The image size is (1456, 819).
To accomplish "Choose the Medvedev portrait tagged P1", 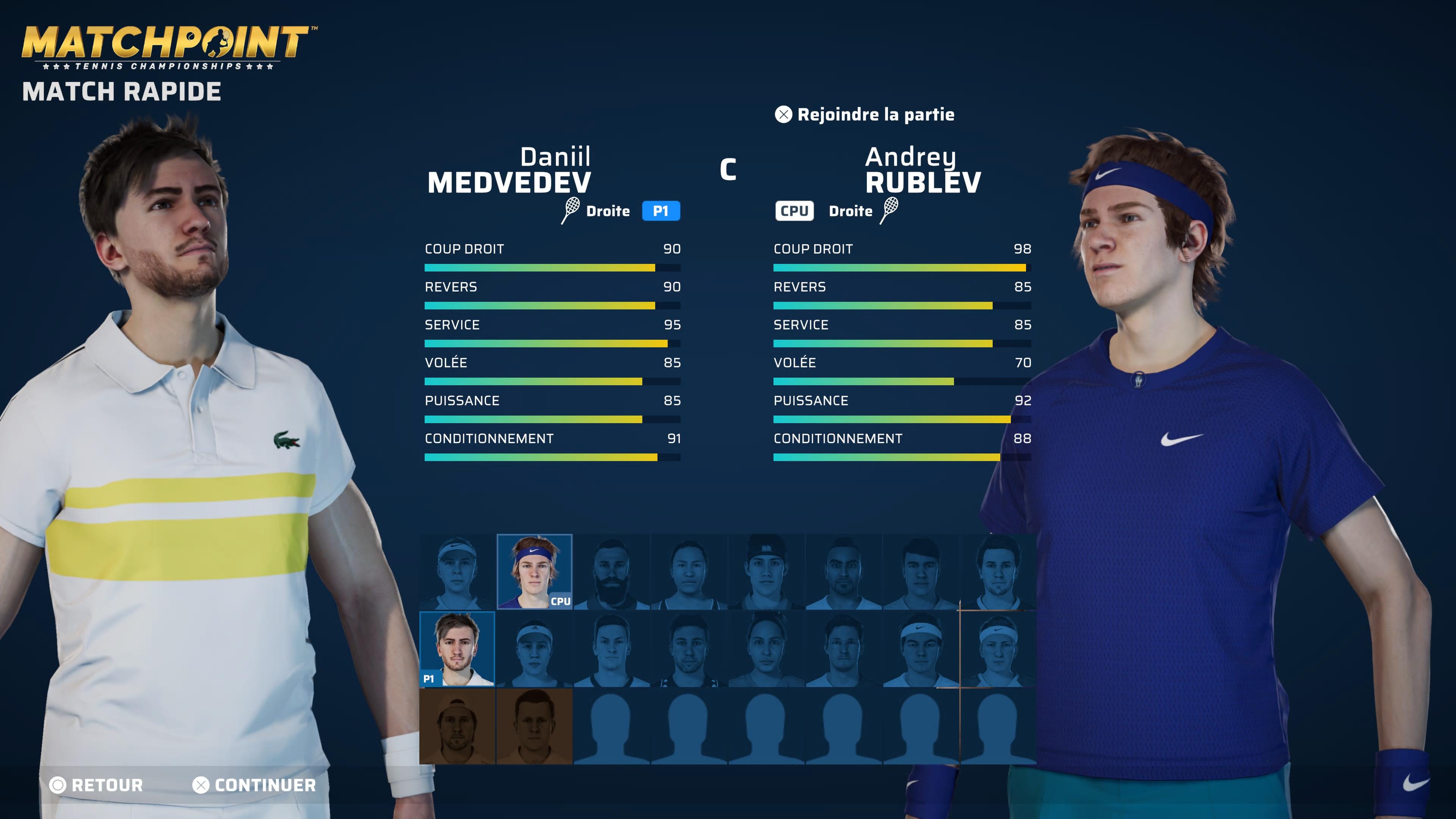I will point(457,649).
